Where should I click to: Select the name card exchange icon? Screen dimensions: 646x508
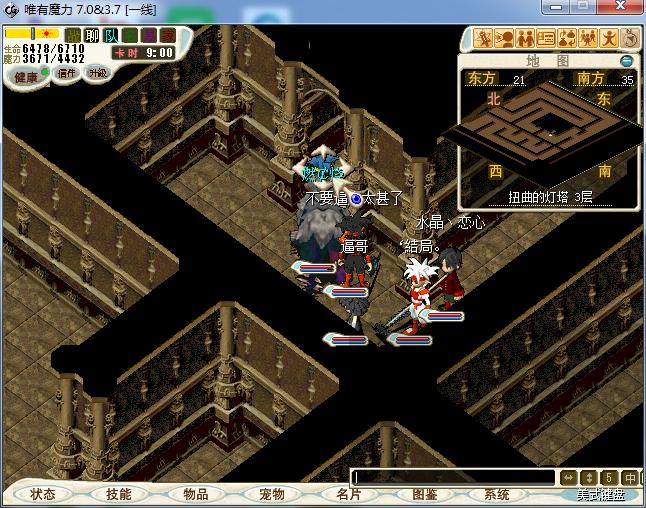pos(545,39)
